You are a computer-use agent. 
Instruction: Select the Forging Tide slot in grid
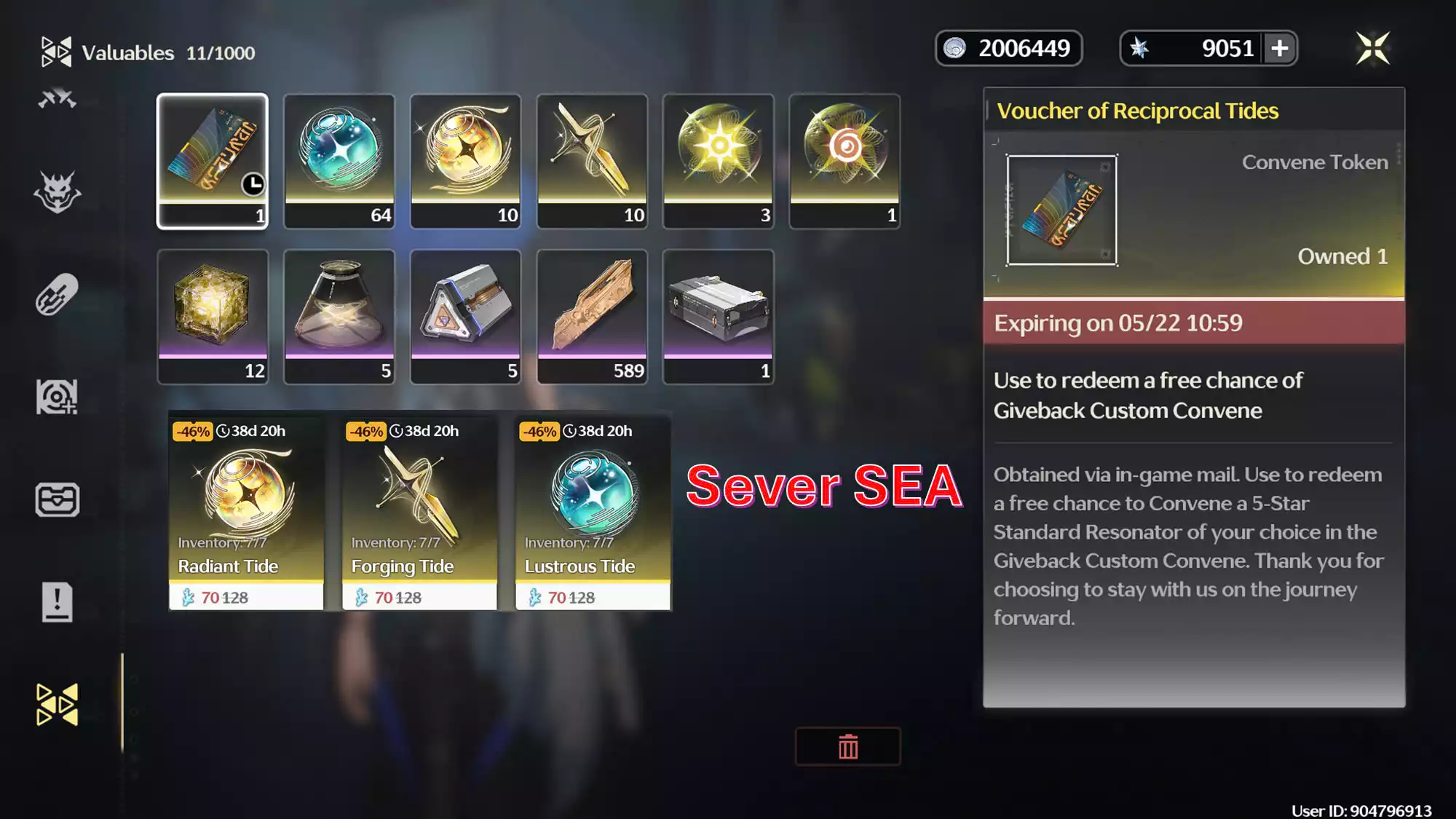592,161
